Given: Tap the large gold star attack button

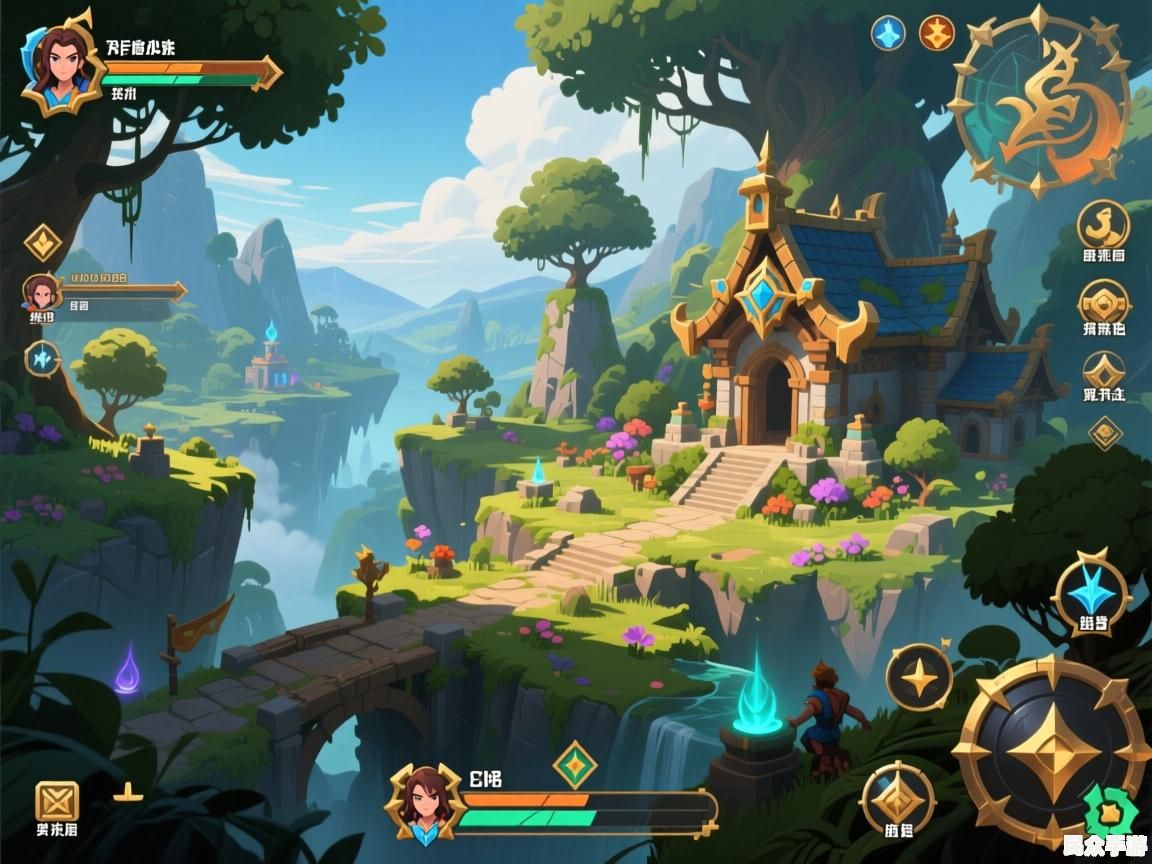Looking at the screenshot, I should click(x=1049, y=748).
